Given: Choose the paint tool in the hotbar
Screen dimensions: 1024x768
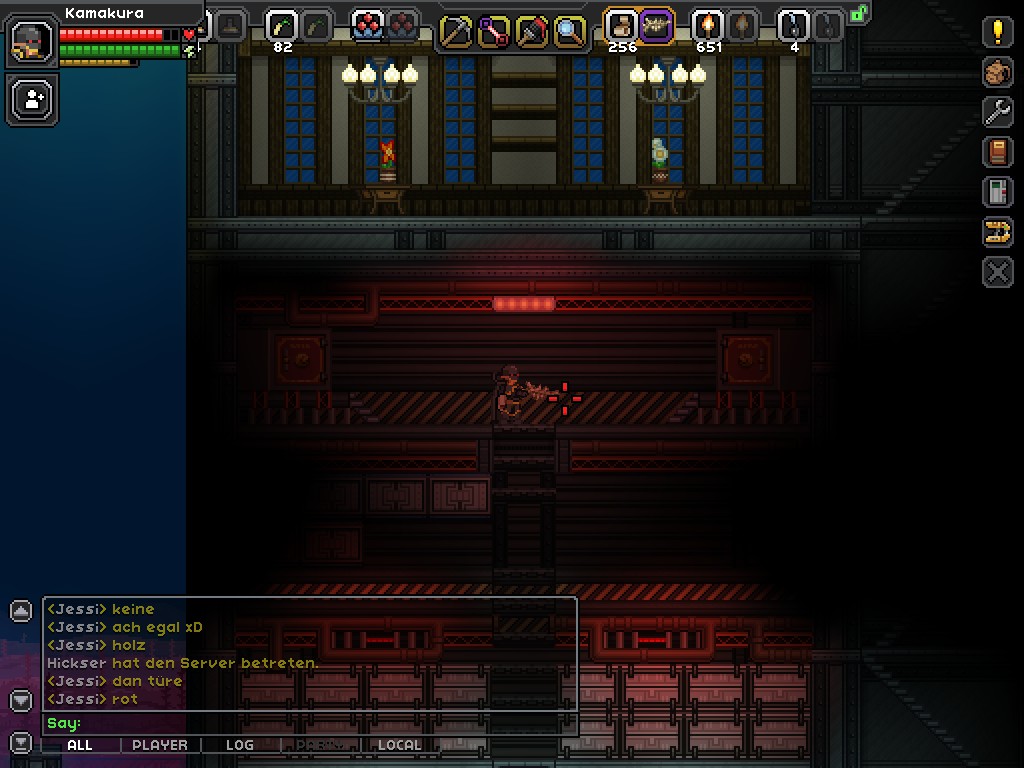Looking at the screenshot, I should 532,31.
